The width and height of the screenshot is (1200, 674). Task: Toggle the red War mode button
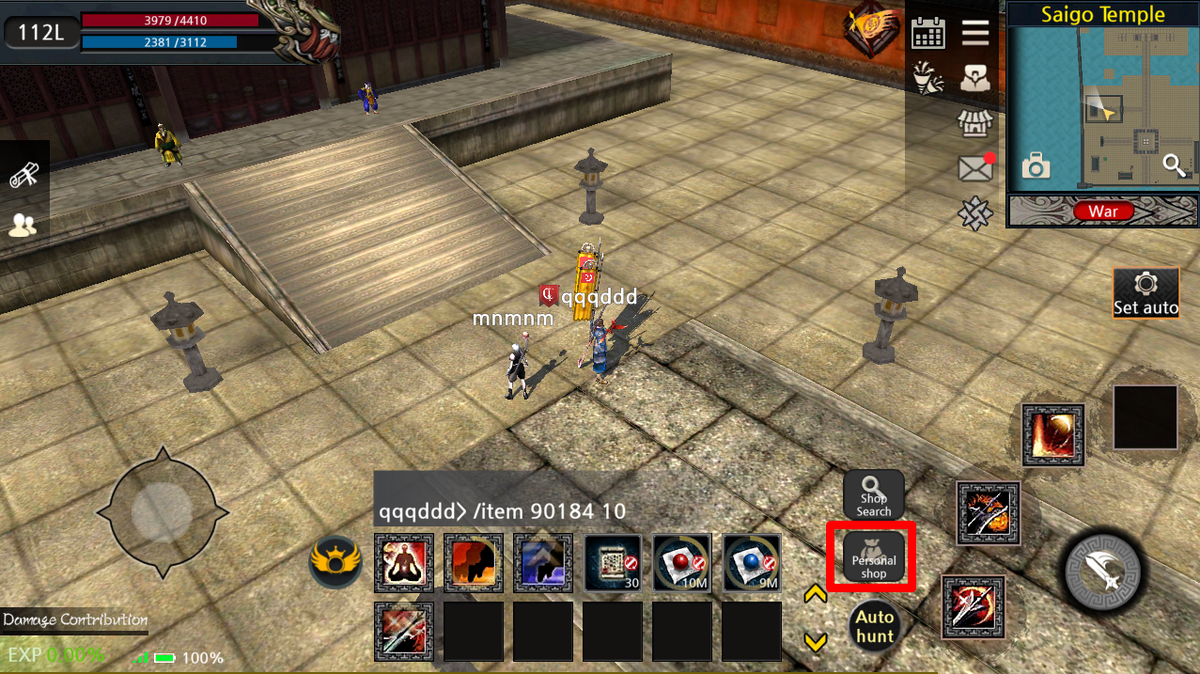pyautogui.click(x=1103, y=211)
